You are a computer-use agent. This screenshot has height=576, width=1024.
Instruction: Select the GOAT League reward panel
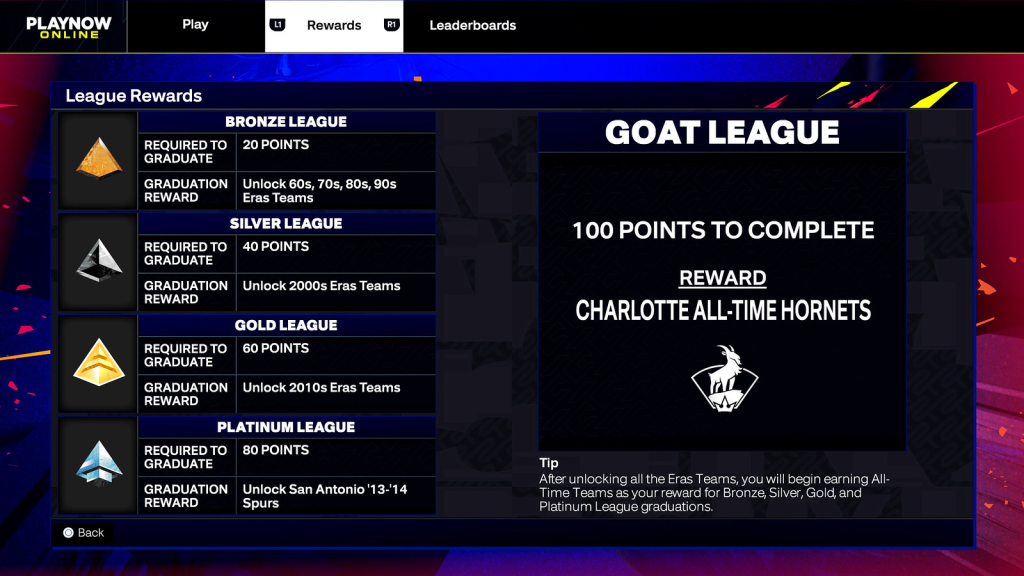click(x=722, y=280)
